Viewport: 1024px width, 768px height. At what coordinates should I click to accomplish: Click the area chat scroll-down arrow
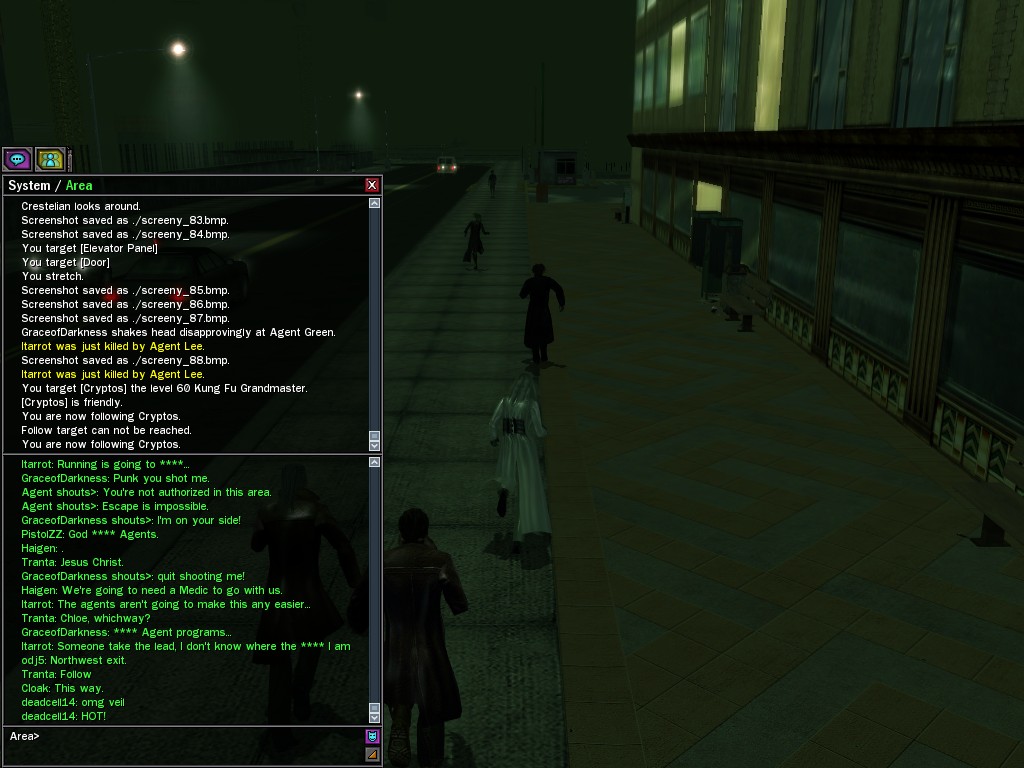click(x=375, y=717)
